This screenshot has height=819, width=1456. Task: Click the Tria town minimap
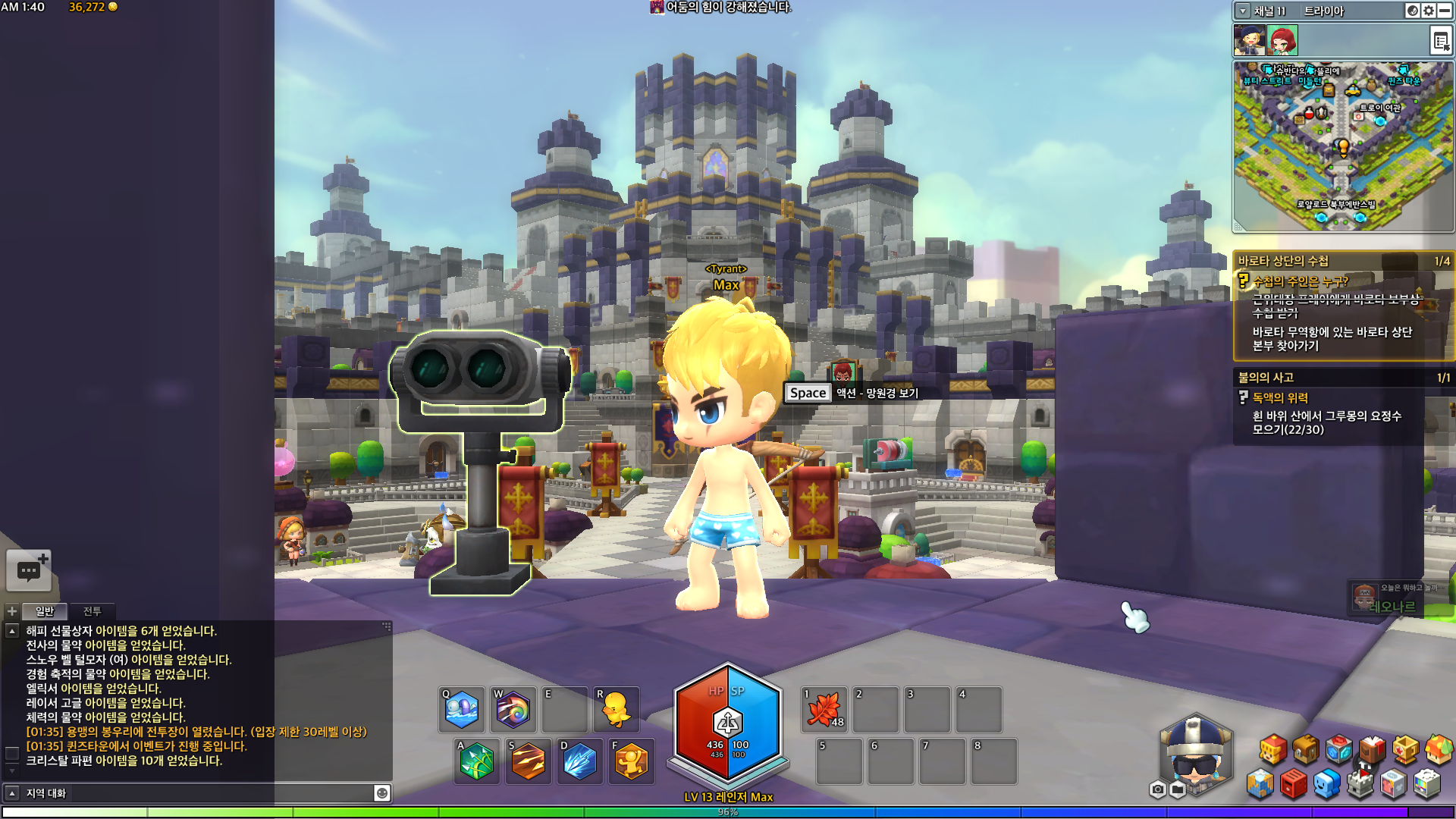click(x=1342, y=146)
